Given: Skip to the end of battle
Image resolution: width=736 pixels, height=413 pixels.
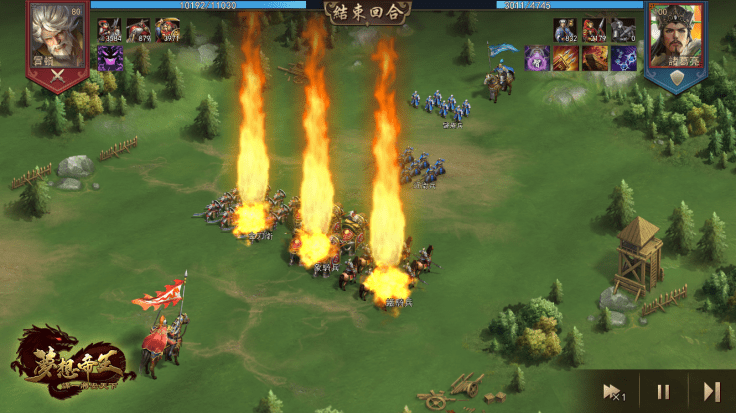Looking at the screenshot, I should [711, 391].
